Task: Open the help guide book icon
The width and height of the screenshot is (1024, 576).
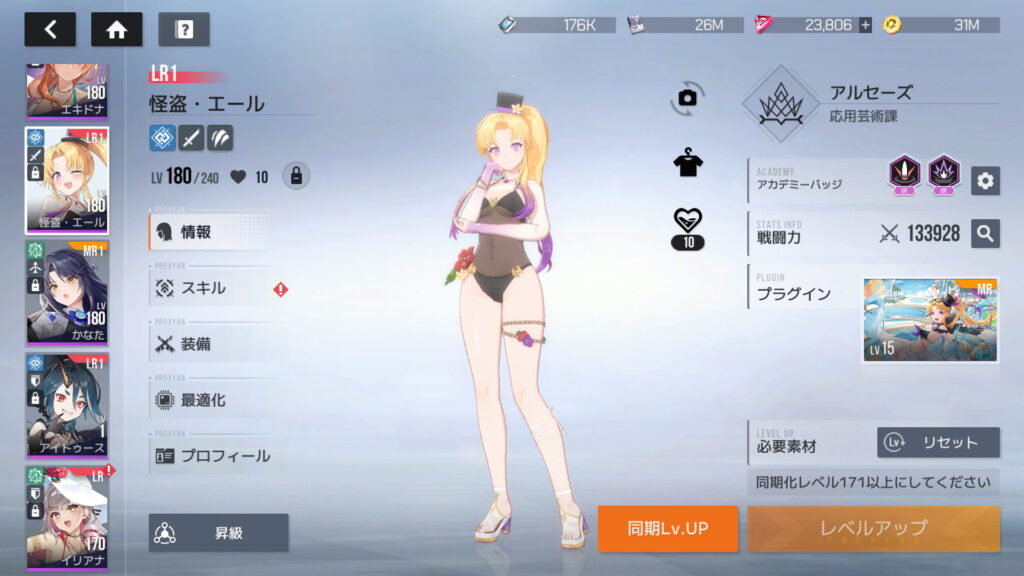Action: click(184, 29)
